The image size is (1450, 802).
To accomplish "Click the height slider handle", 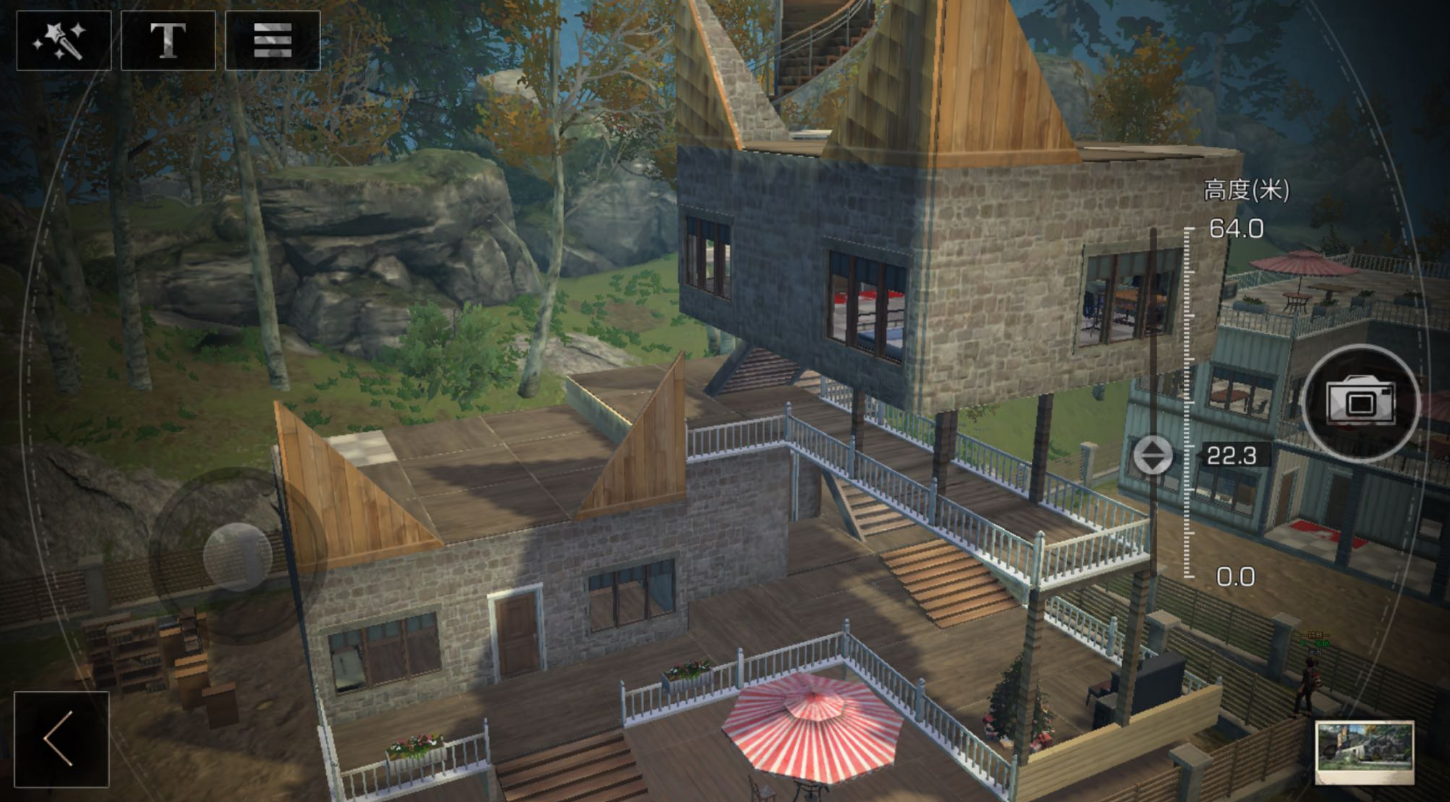I will pos(1152,456).
